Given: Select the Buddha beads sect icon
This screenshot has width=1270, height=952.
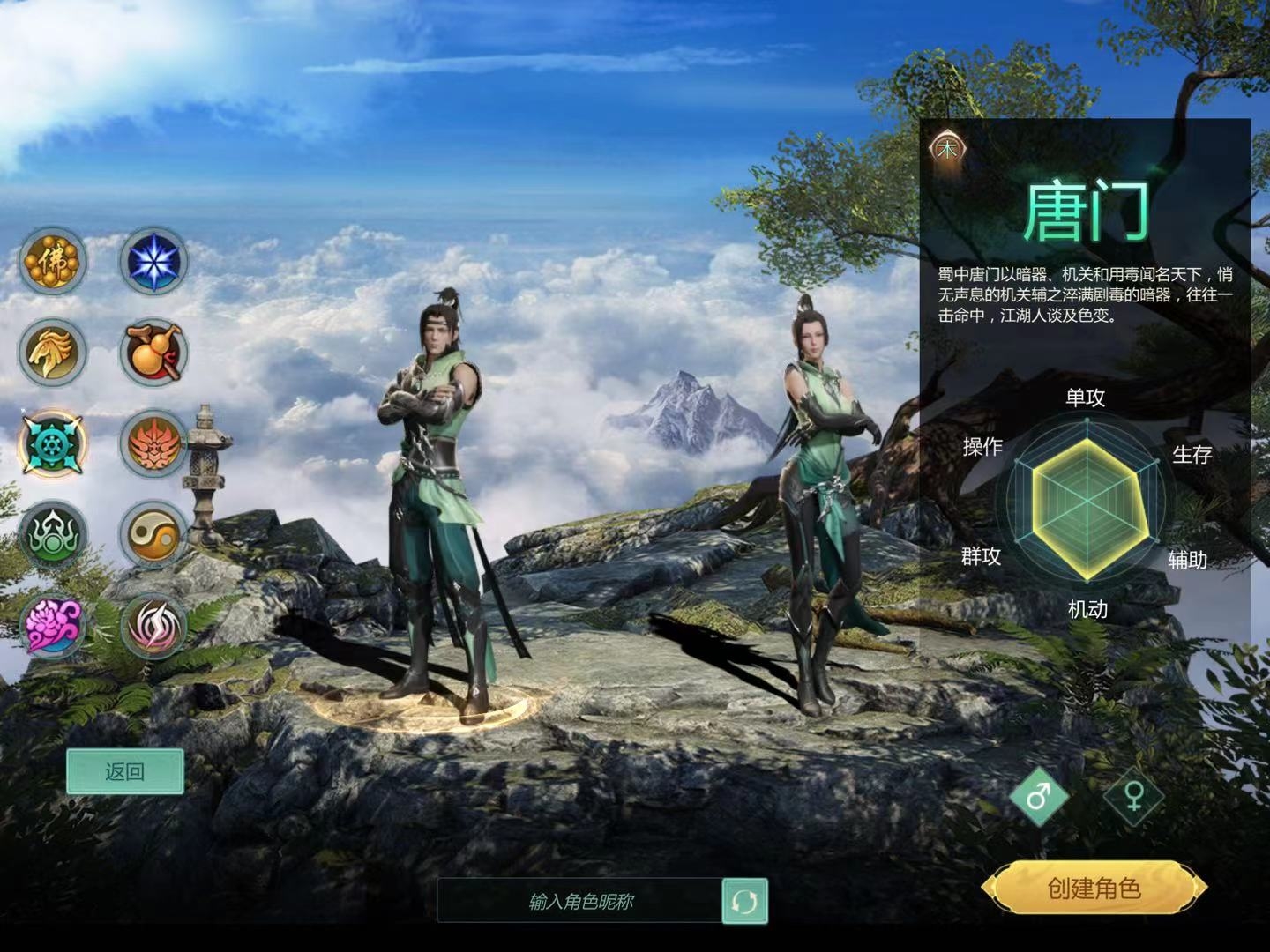Looking at the screenshot, I should click(x=53, y=262).
